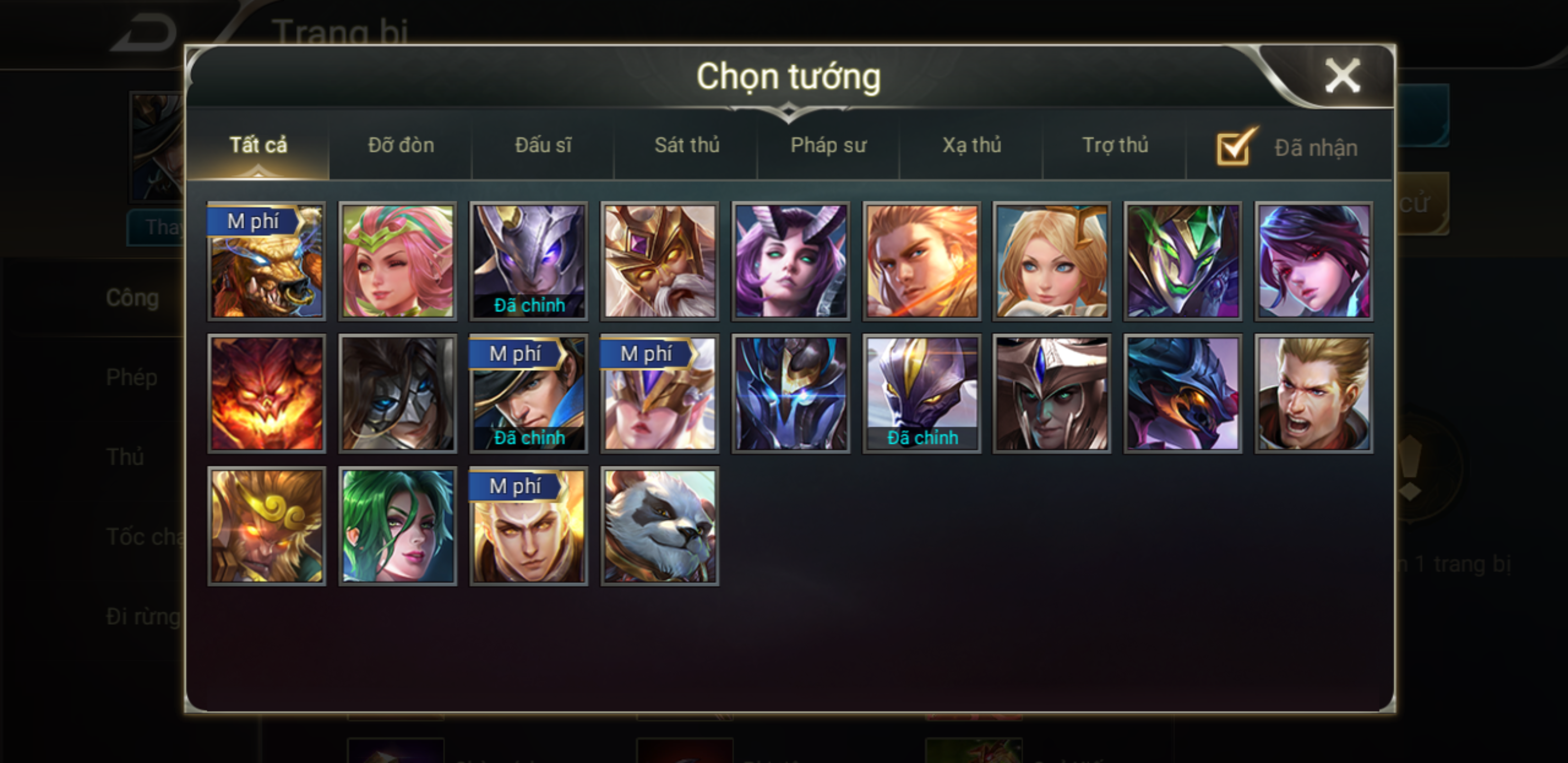Choose the blonde woman hero portrait
The height and width of the screenshot is (763, 1568).
[1052, 261]
